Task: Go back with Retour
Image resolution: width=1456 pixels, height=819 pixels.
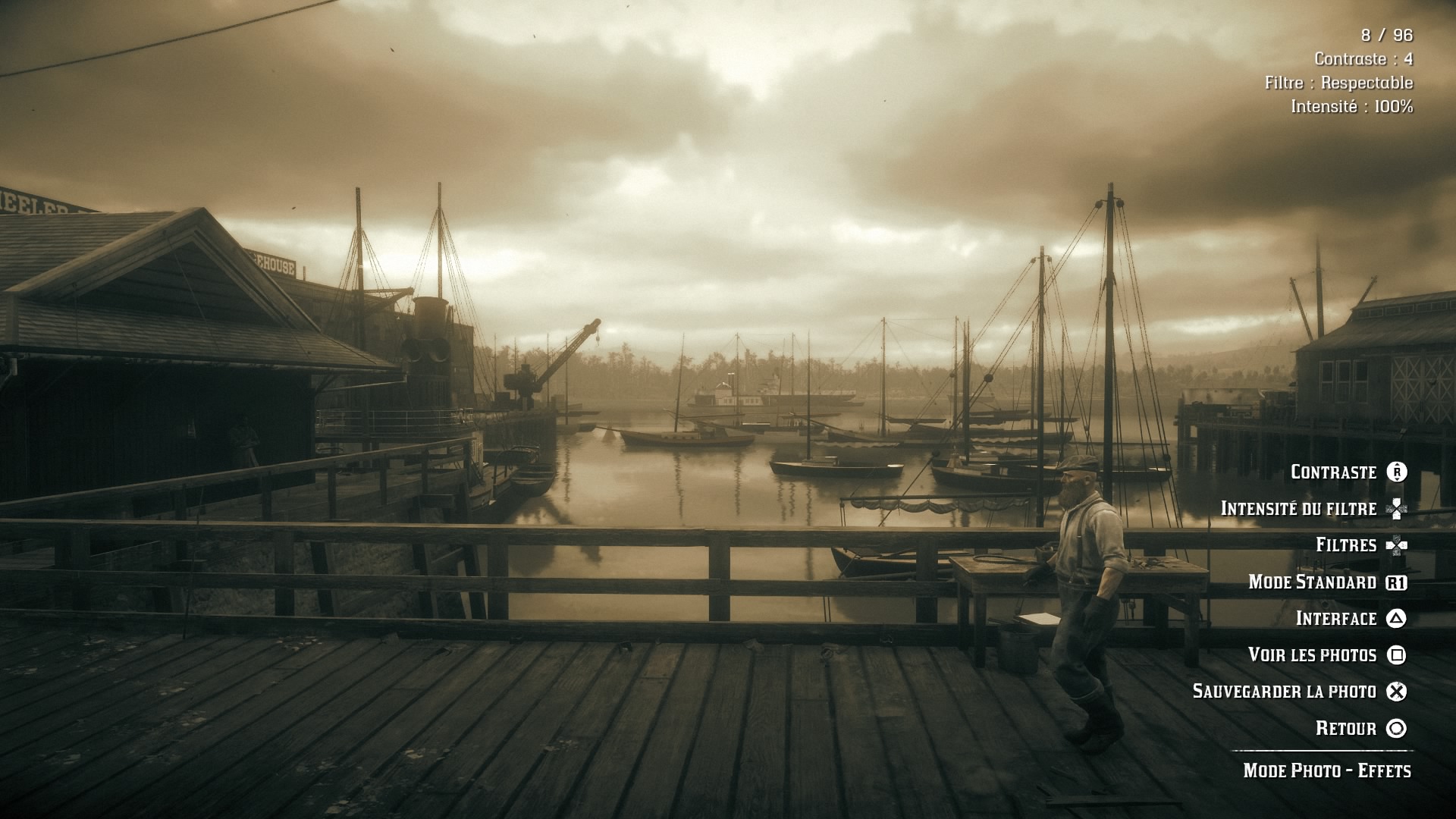Action: pos(1346,729)
